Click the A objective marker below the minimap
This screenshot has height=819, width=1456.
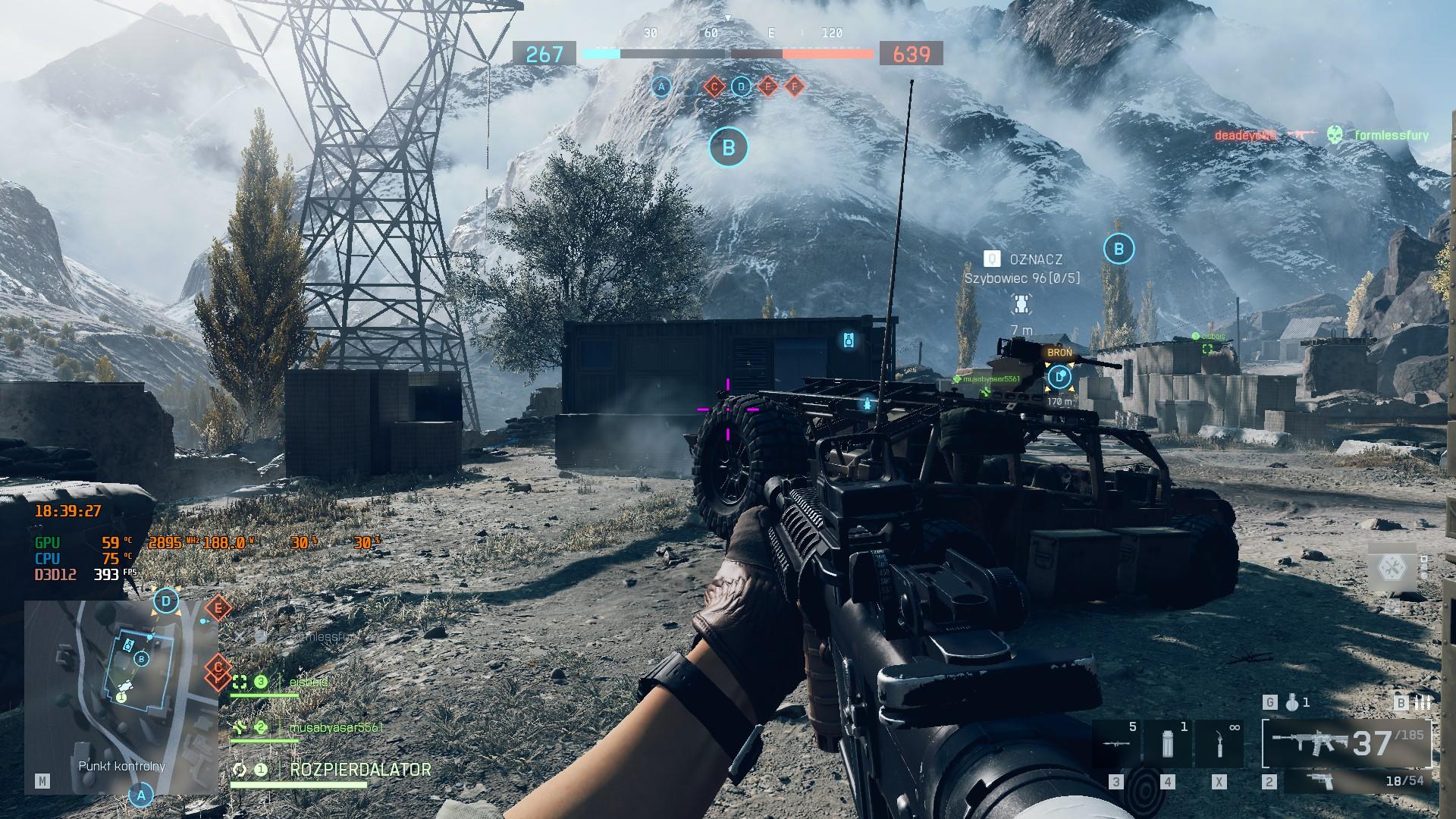pos(140,795)
